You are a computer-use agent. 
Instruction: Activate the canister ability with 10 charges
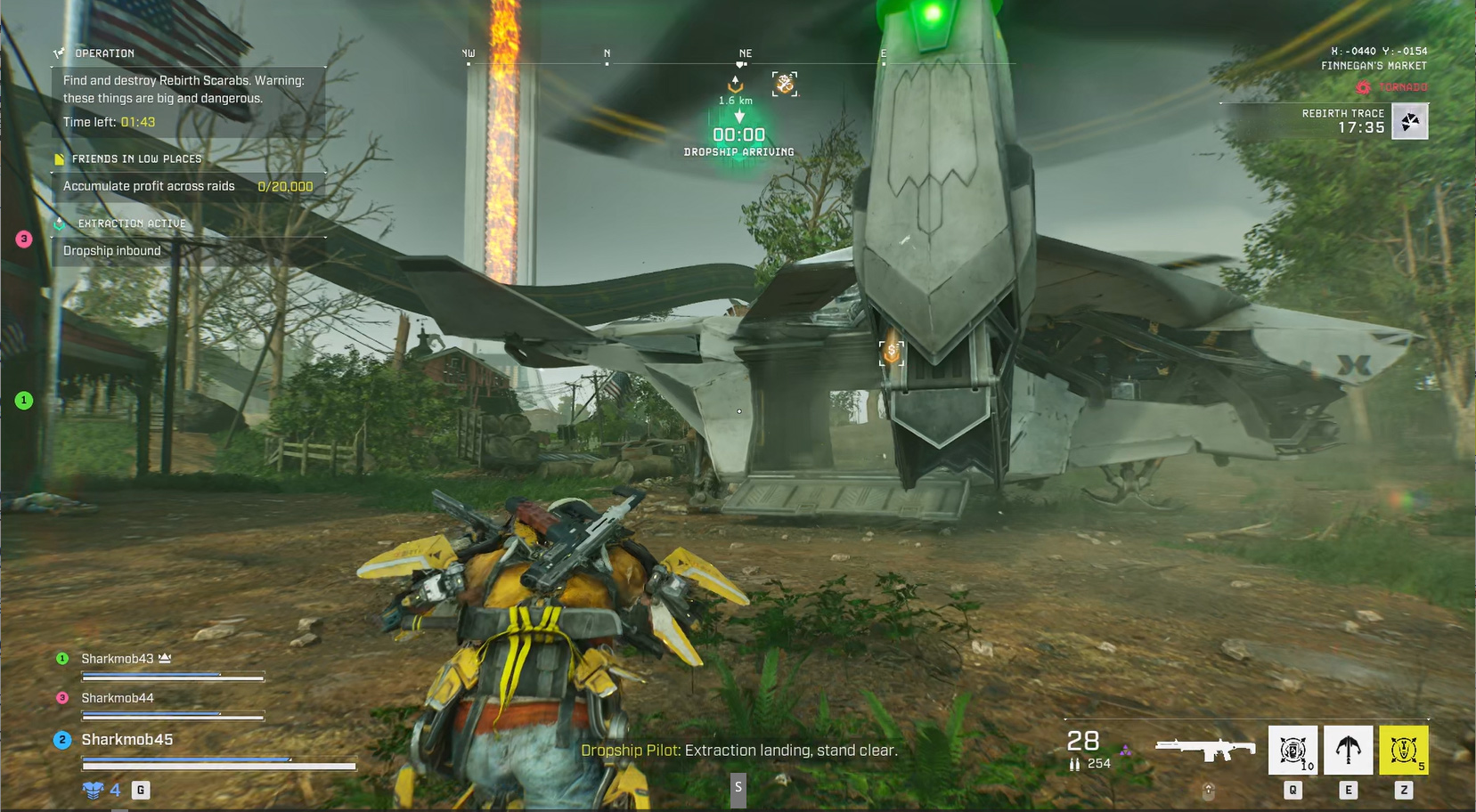[1293, 750]
